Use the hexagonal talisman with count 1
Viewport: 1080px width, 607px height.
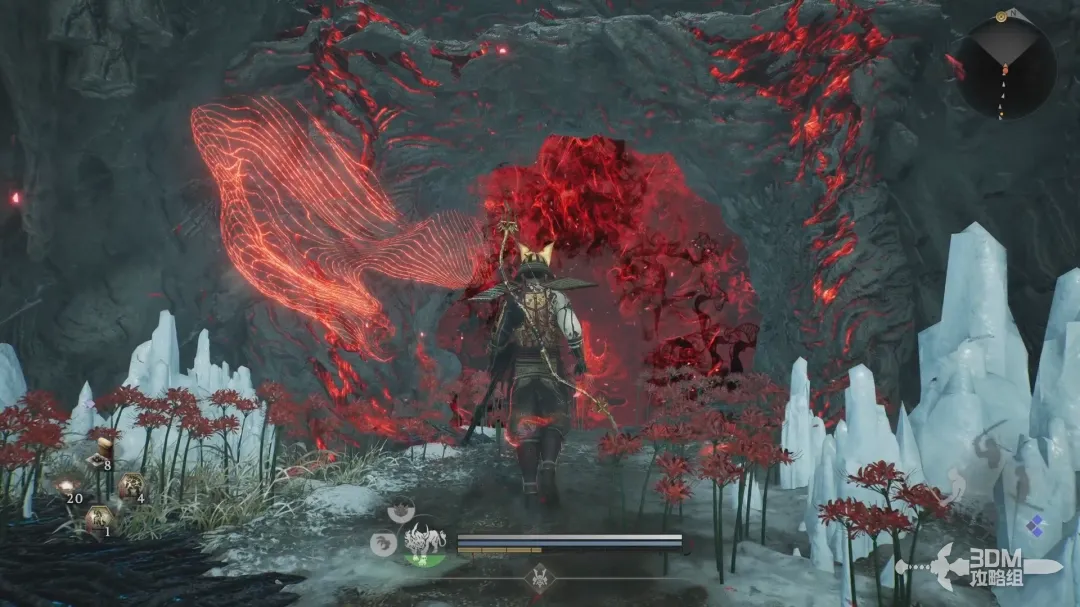(98, 520)
